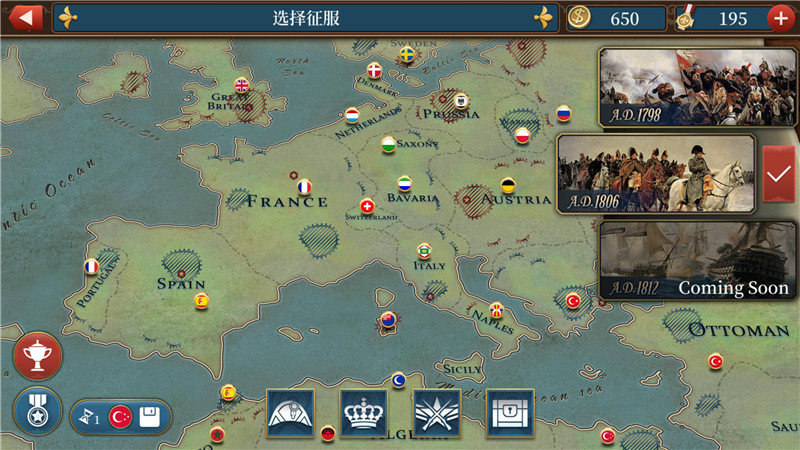Open the crossed swords star menu
800x450 pixels.
tap(437, 412)
